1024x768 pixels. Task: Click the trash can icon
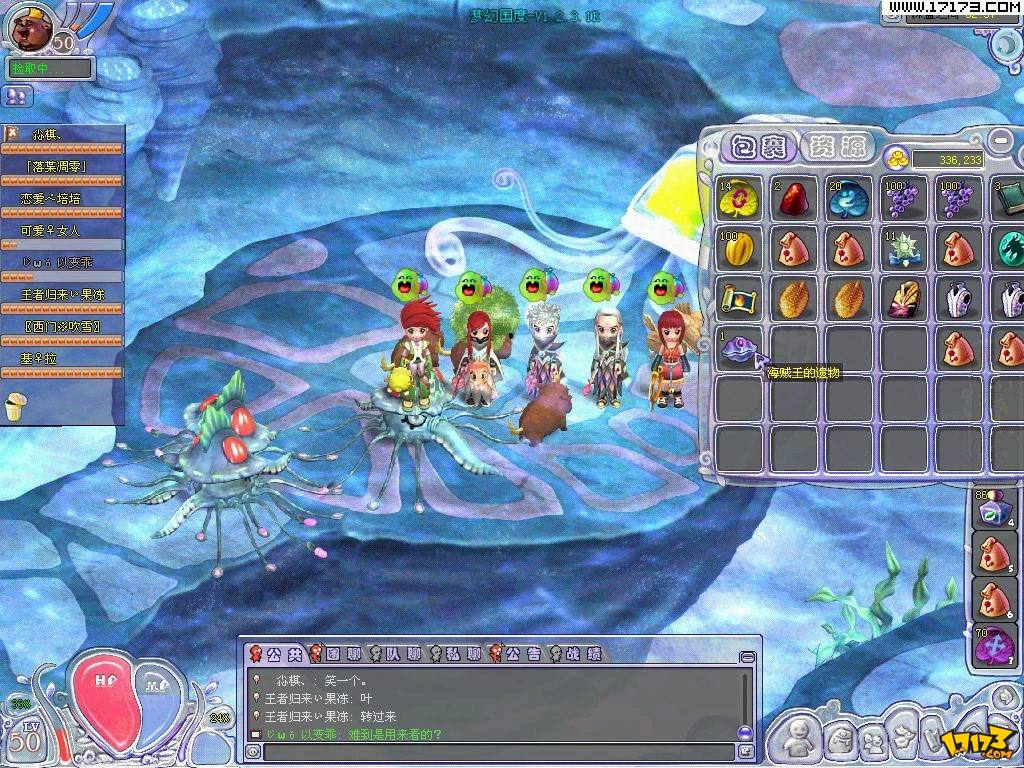(14, 406)
